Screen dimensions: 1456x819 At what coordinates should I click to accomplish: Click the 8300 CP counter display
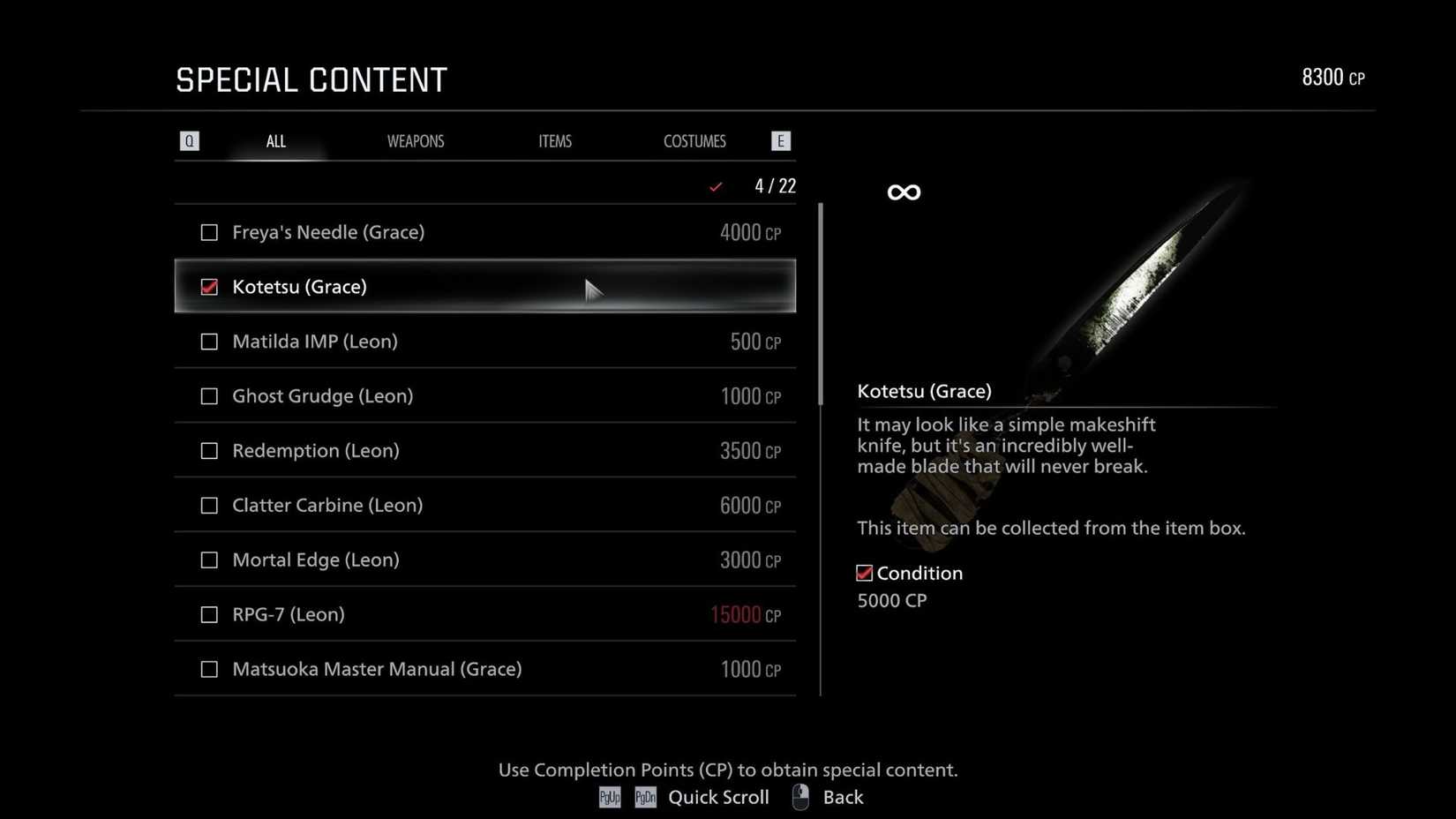click(1333, 77)
